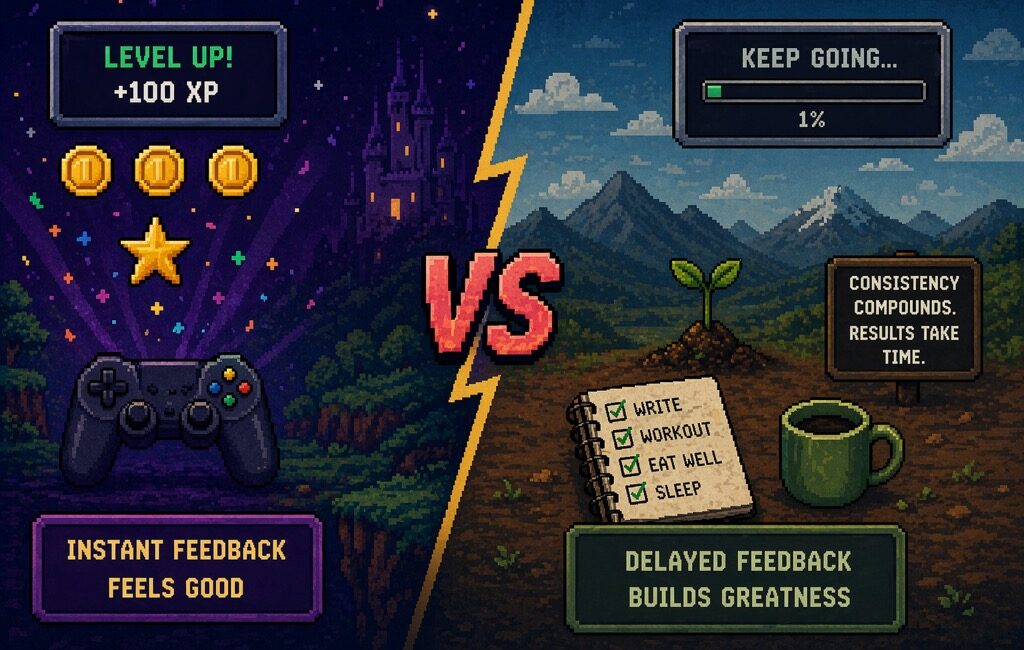Toggle the Eat Well checkbox
Screen dimensions: 1024x650
coord(629,465)
